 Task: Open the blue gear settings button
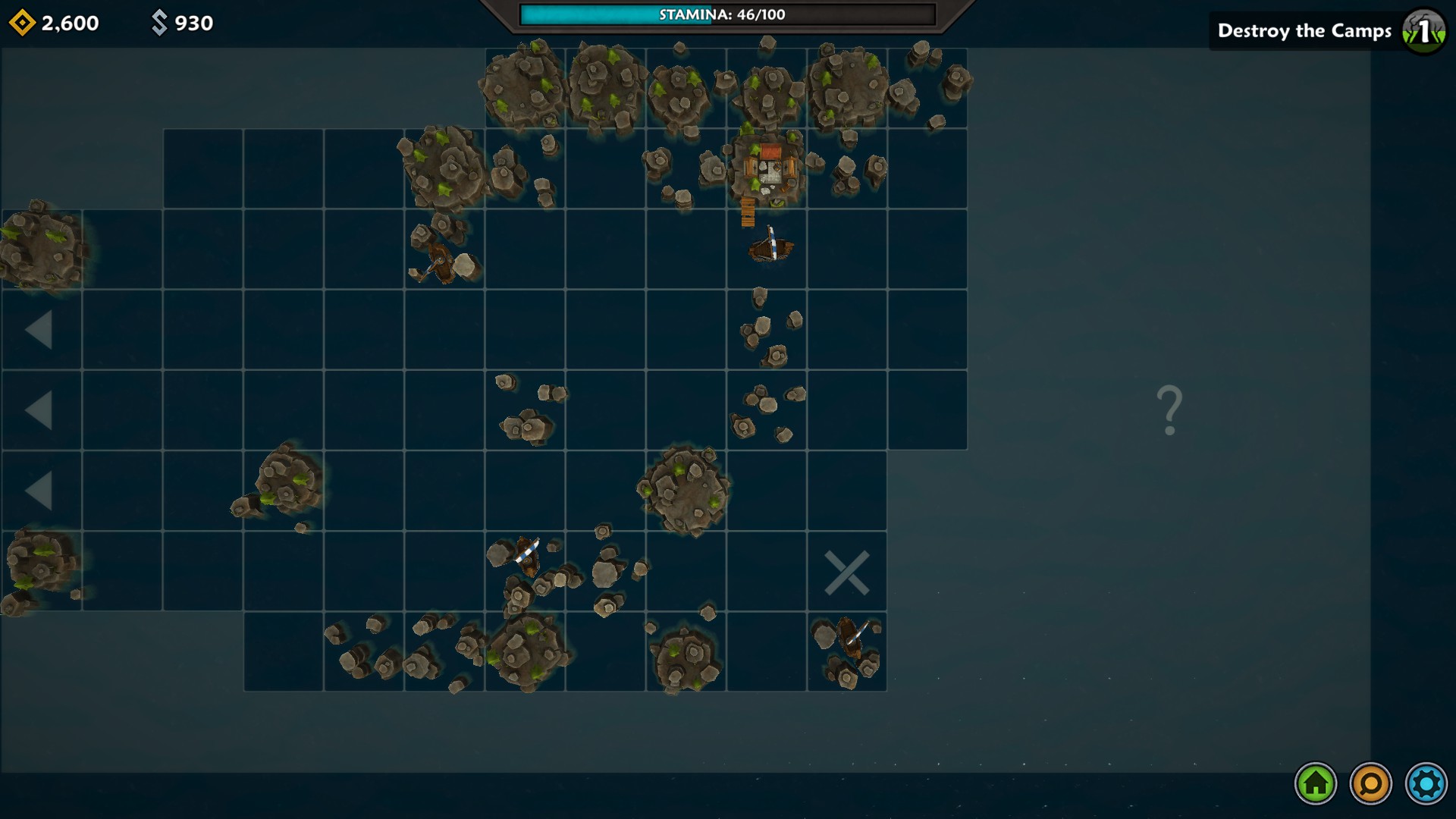[x=1426, y=783]
